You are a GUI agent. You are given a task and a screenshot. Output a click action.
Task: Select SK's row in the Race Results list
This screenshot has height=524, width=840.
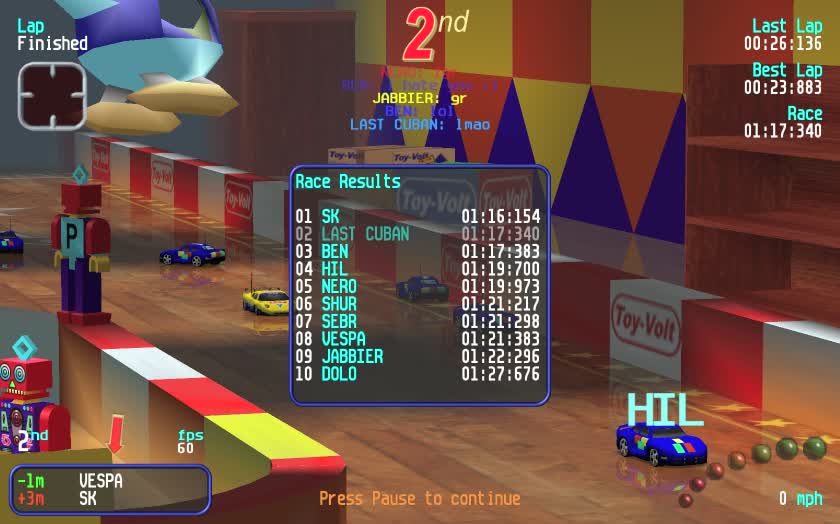pos(418,216)
